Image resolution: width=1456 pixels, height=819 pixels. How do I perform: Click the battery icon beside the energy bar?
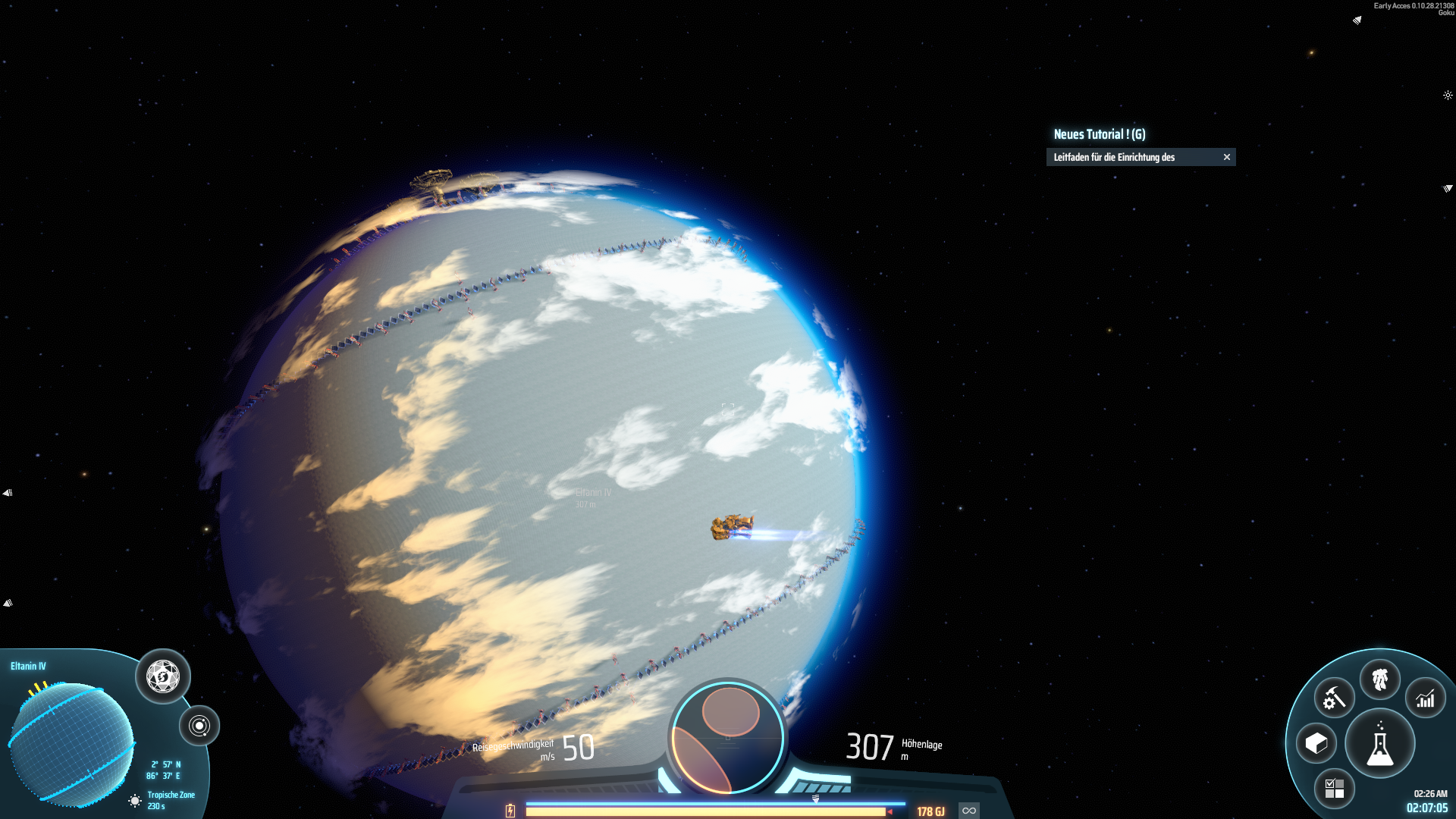510,811
